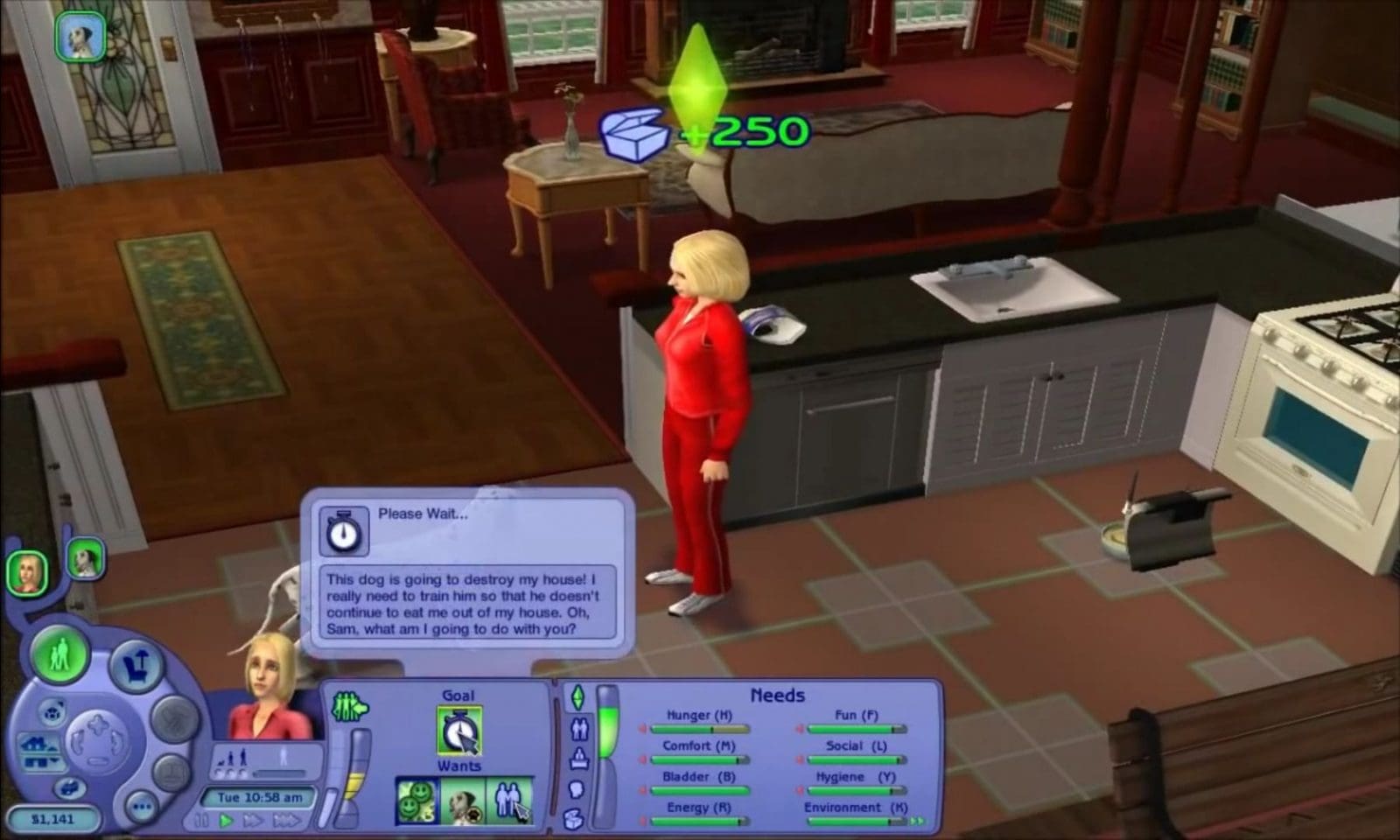Click the car travel icon

[69, 787]
